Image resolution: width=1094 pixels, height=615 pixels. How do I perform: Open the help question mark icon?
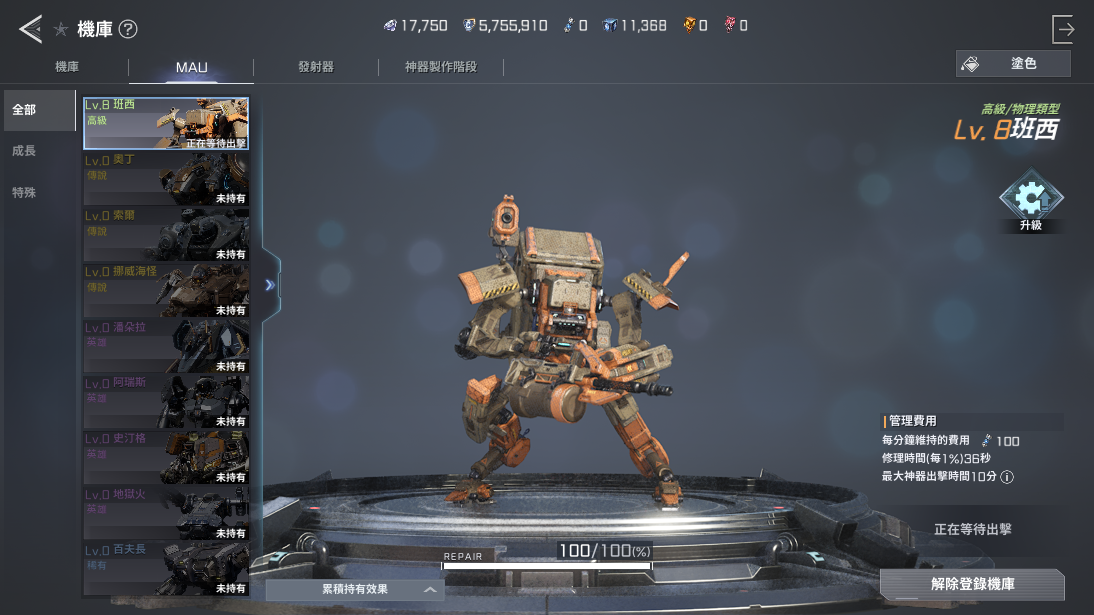tap(128, 29)
